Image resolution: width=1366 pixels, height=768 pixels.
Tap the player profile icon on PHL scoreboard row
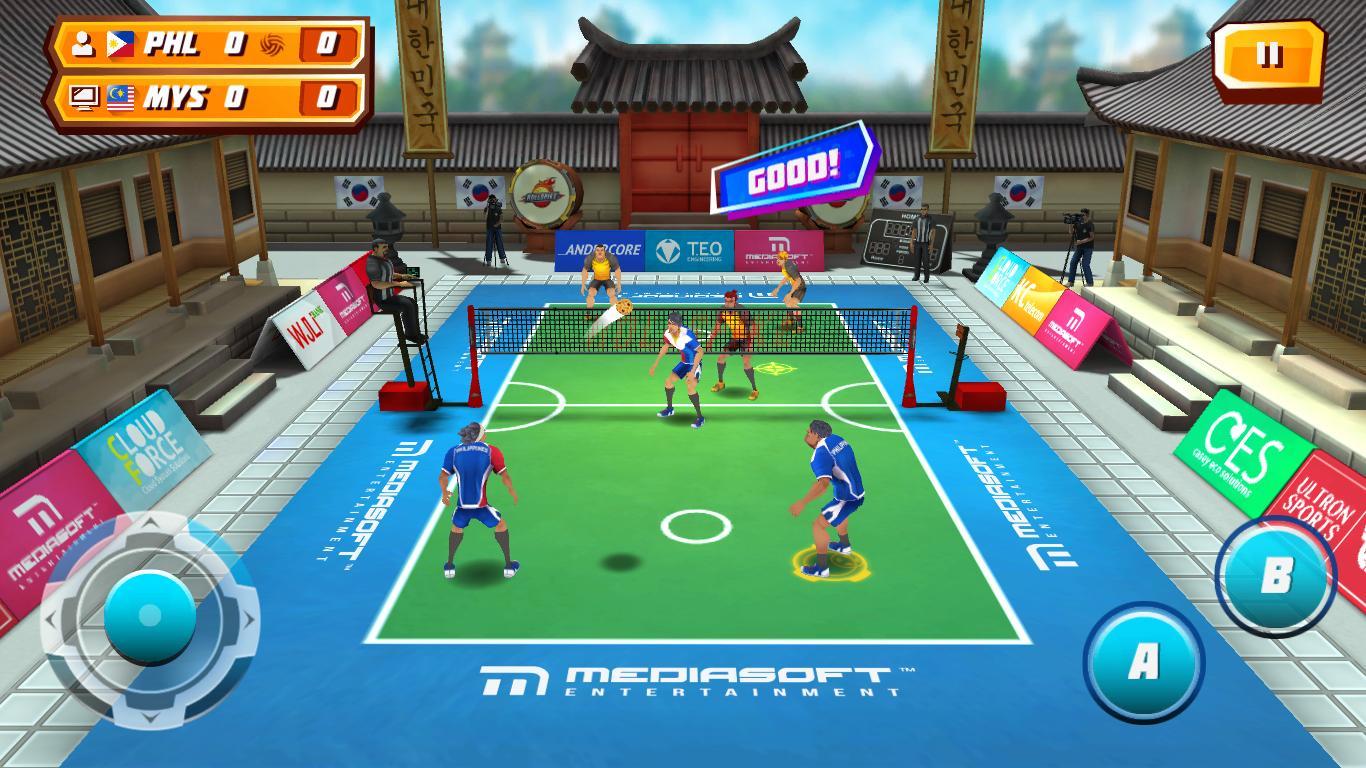(83, 45)
